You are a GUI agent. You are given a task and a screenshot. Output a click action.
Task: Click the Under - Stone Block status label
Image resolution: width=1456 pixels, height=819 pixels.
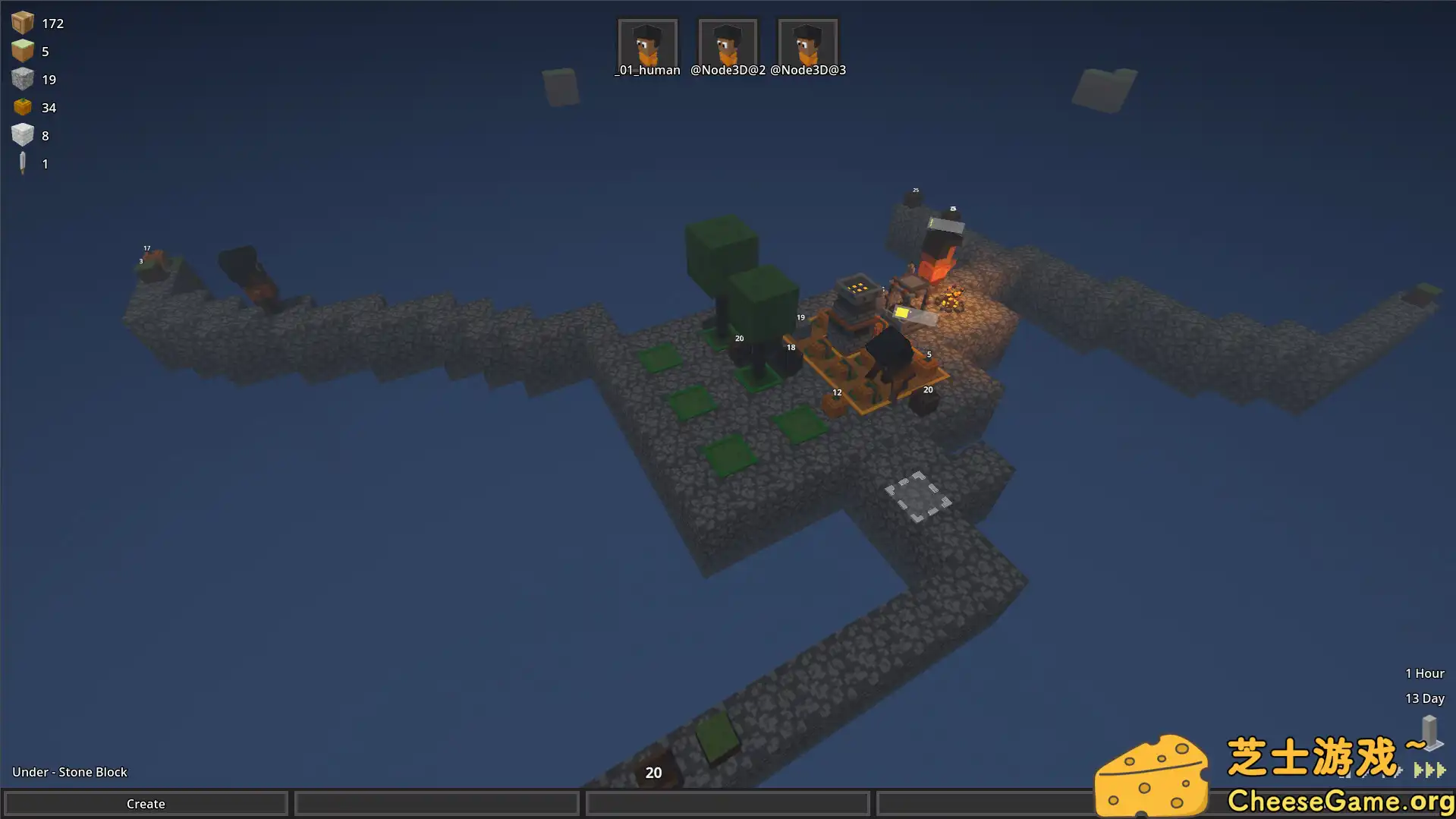click(70, 771)
